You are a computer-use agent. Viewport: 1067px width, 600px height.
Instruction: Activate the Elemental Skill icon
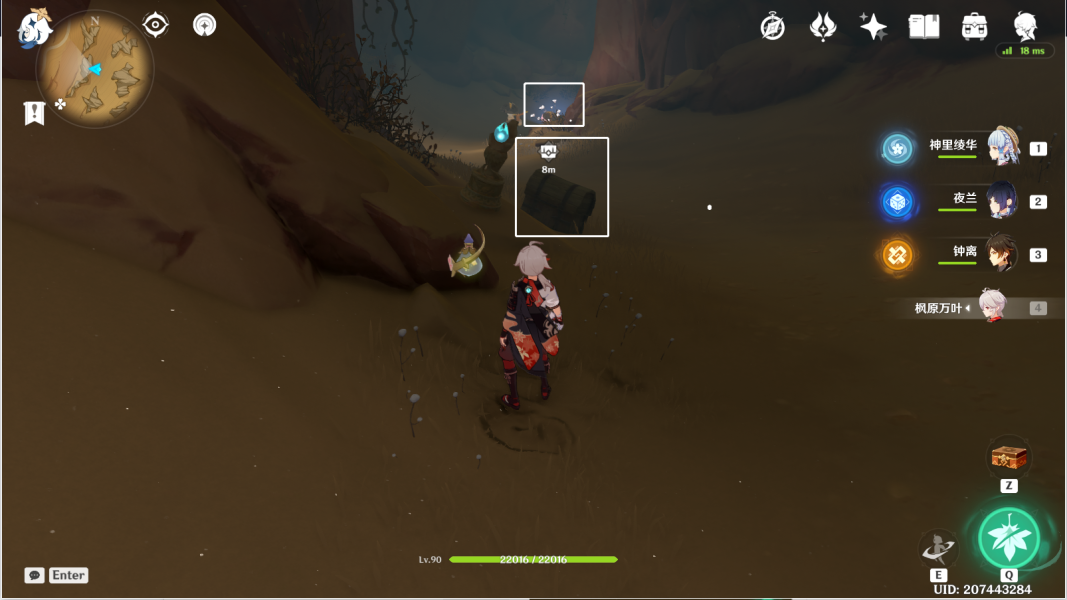coord(938,548)
